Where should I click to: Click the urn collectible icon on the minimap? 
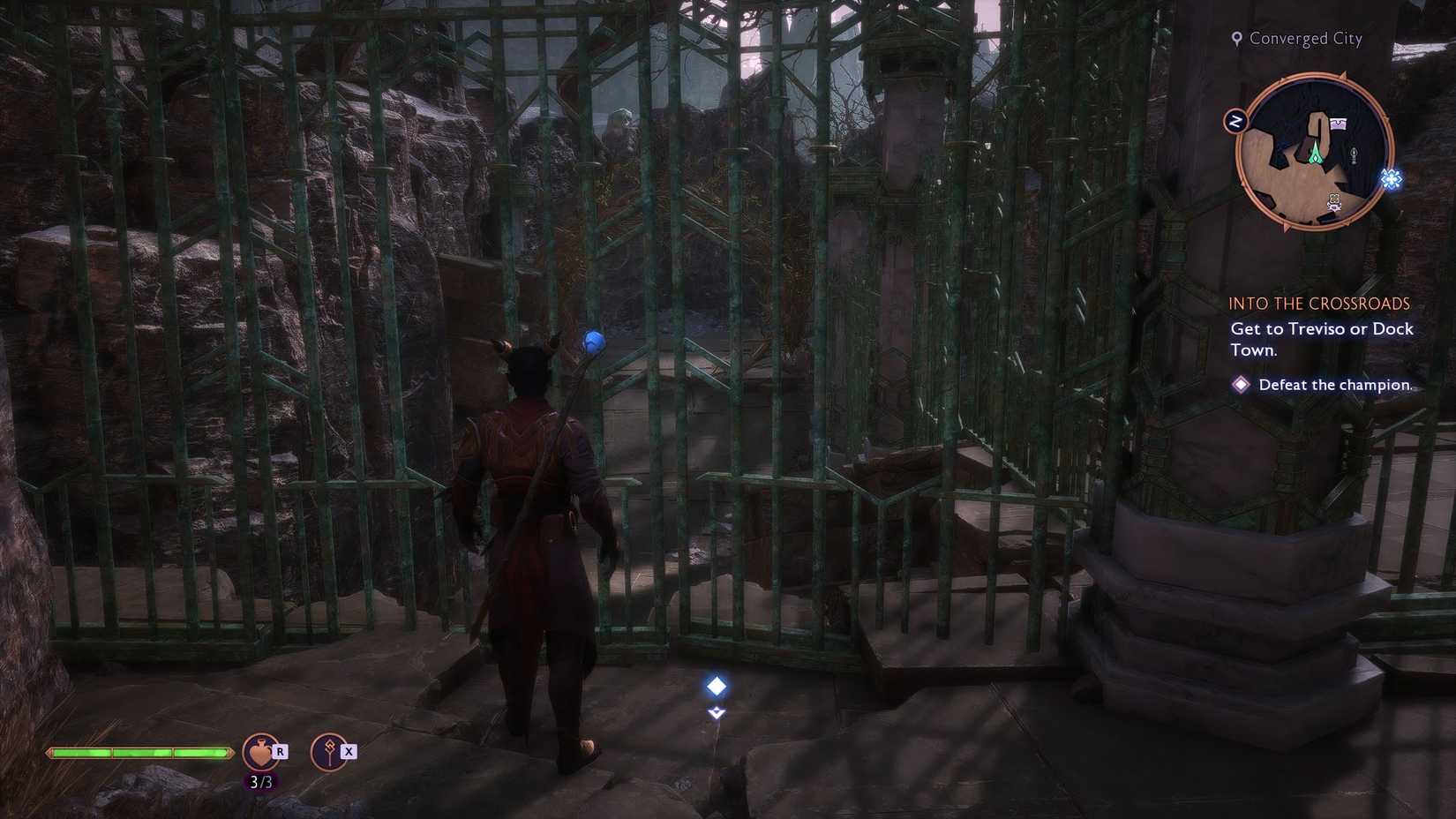(x=1354, y=155)
